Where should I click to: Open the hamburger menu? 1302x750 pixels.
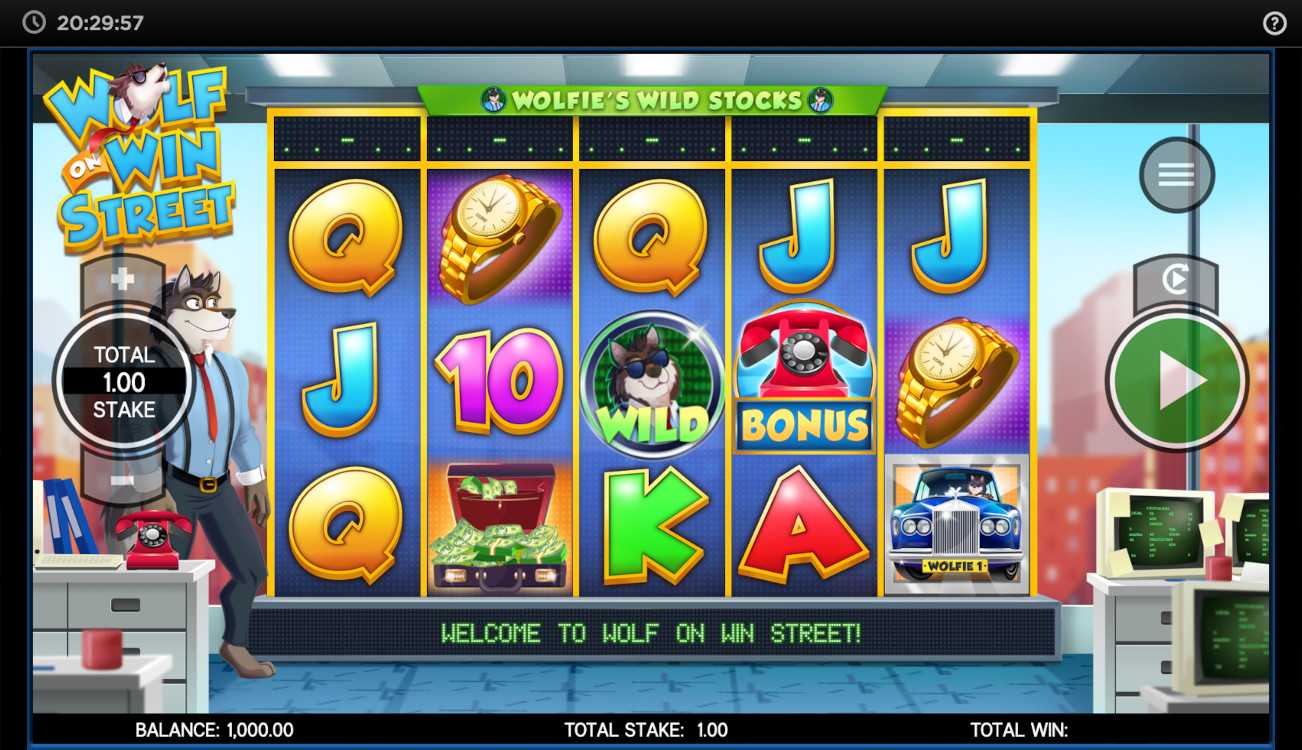point(1176,175)
